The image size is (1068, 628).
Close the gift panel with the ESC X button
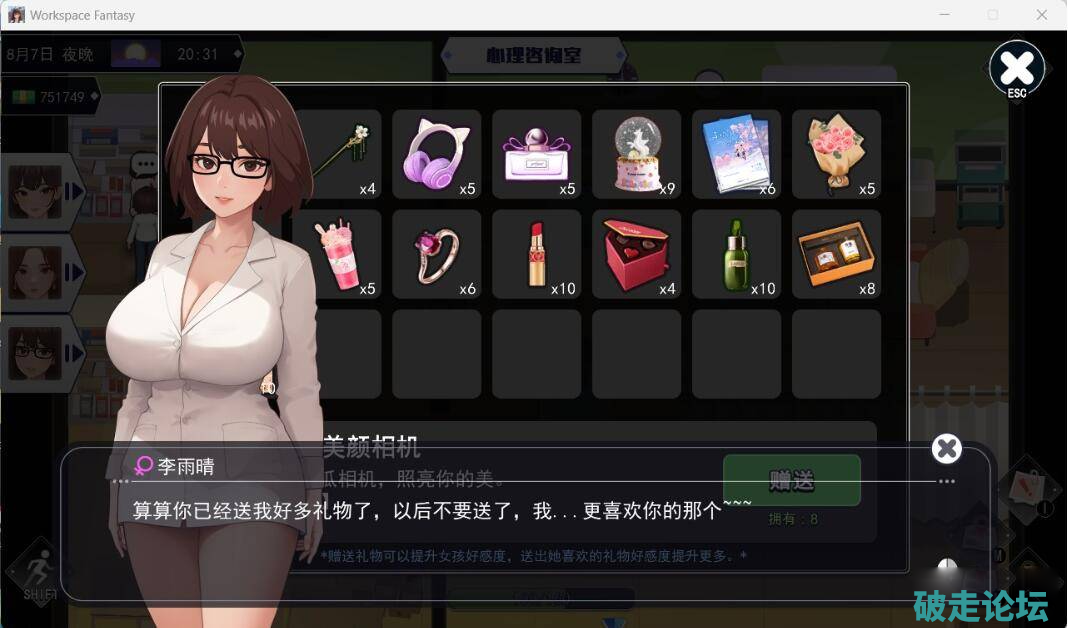pyautogui.click(x=1016, y=69)
